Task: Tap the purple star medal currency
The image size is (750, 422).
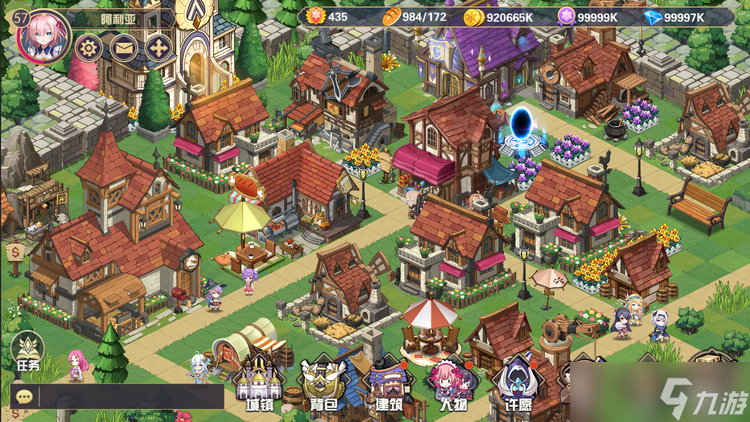Action: [x=567, y=17]
